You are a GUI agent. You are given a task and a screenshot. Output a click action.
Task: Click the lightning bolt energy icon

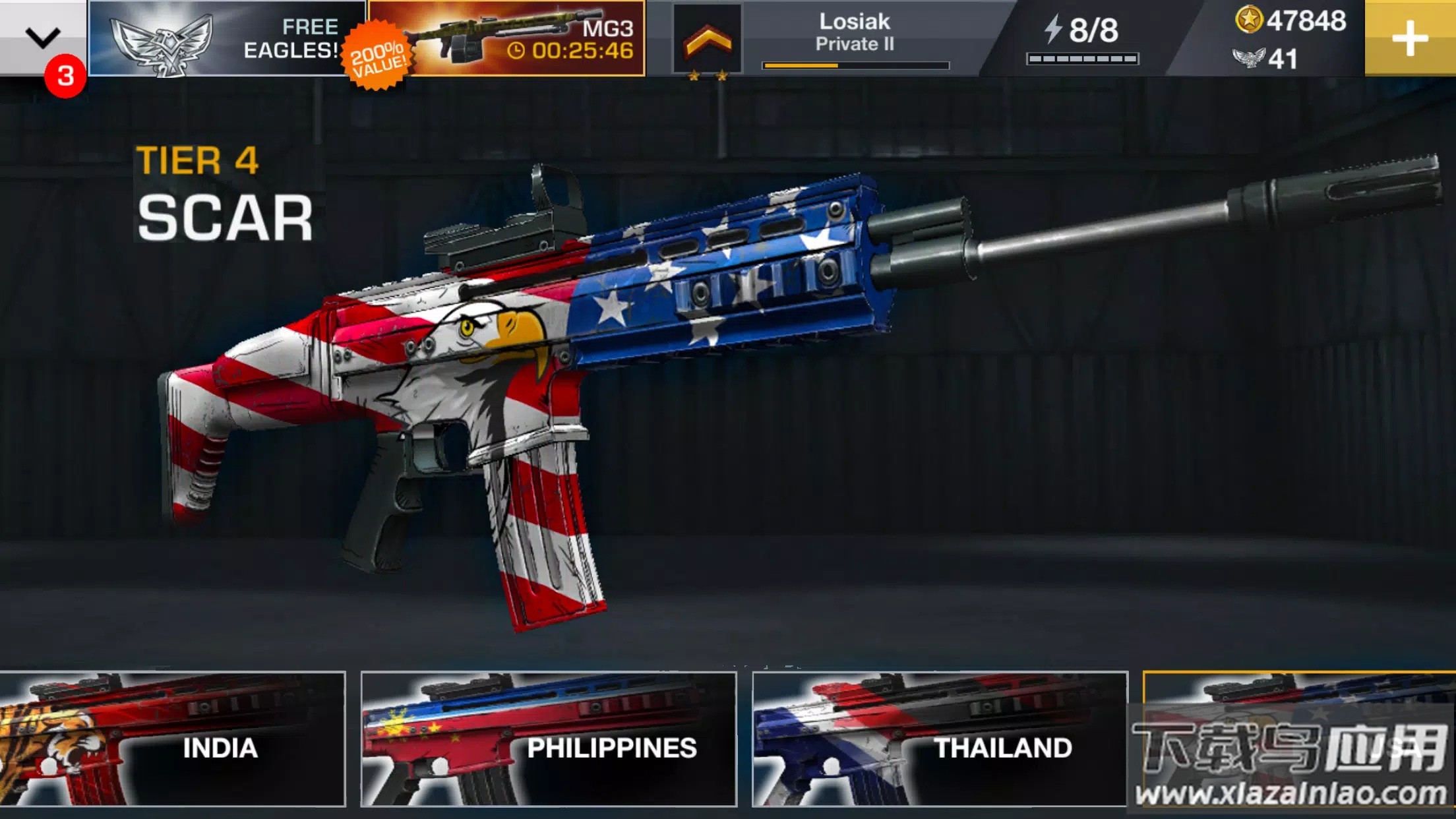pyautogui.click(x=1053, y=30)
